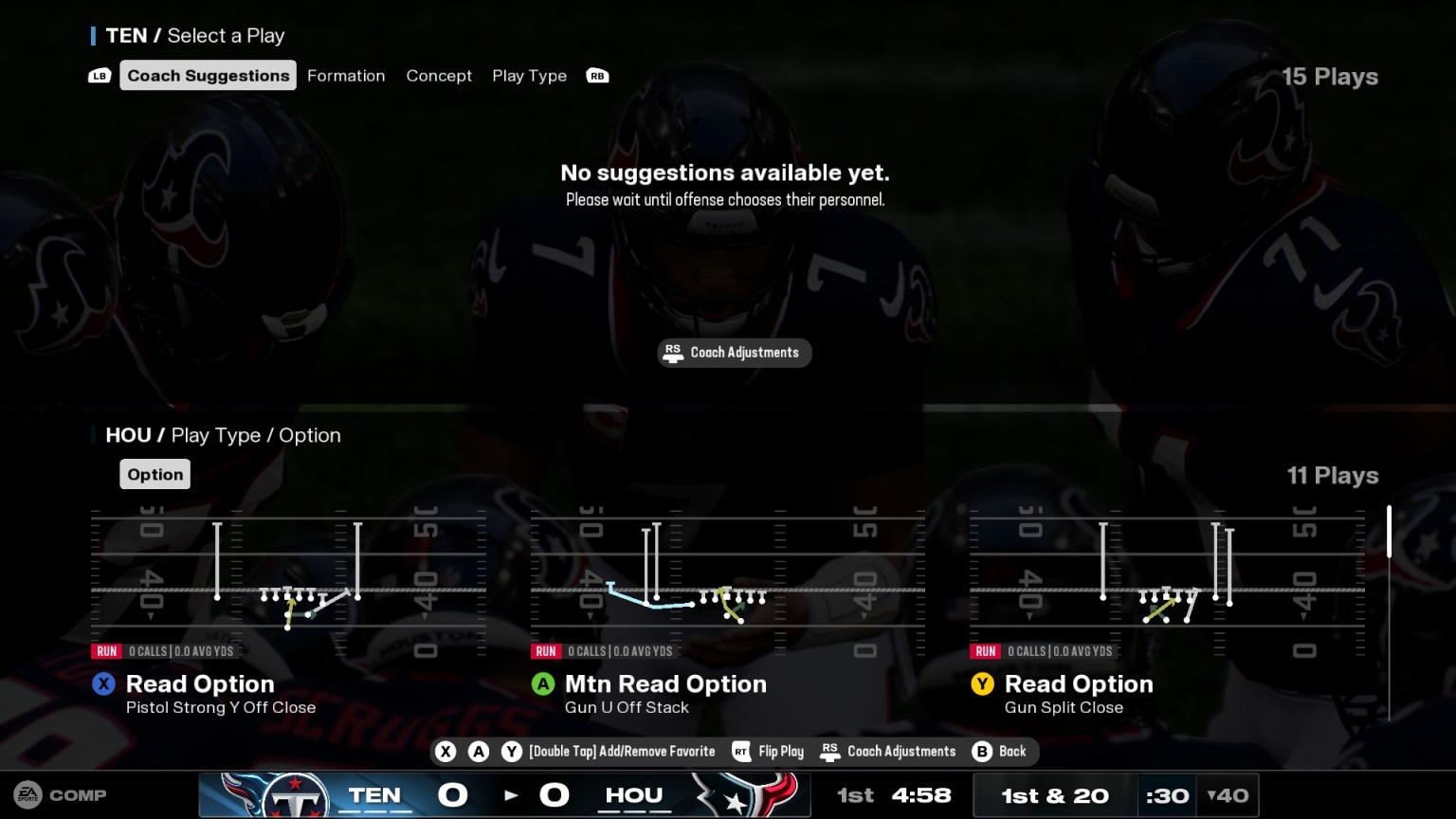Click the B button icon next to Back
Viewport: 1456px width, 819px height.
(x=982, y=751)
